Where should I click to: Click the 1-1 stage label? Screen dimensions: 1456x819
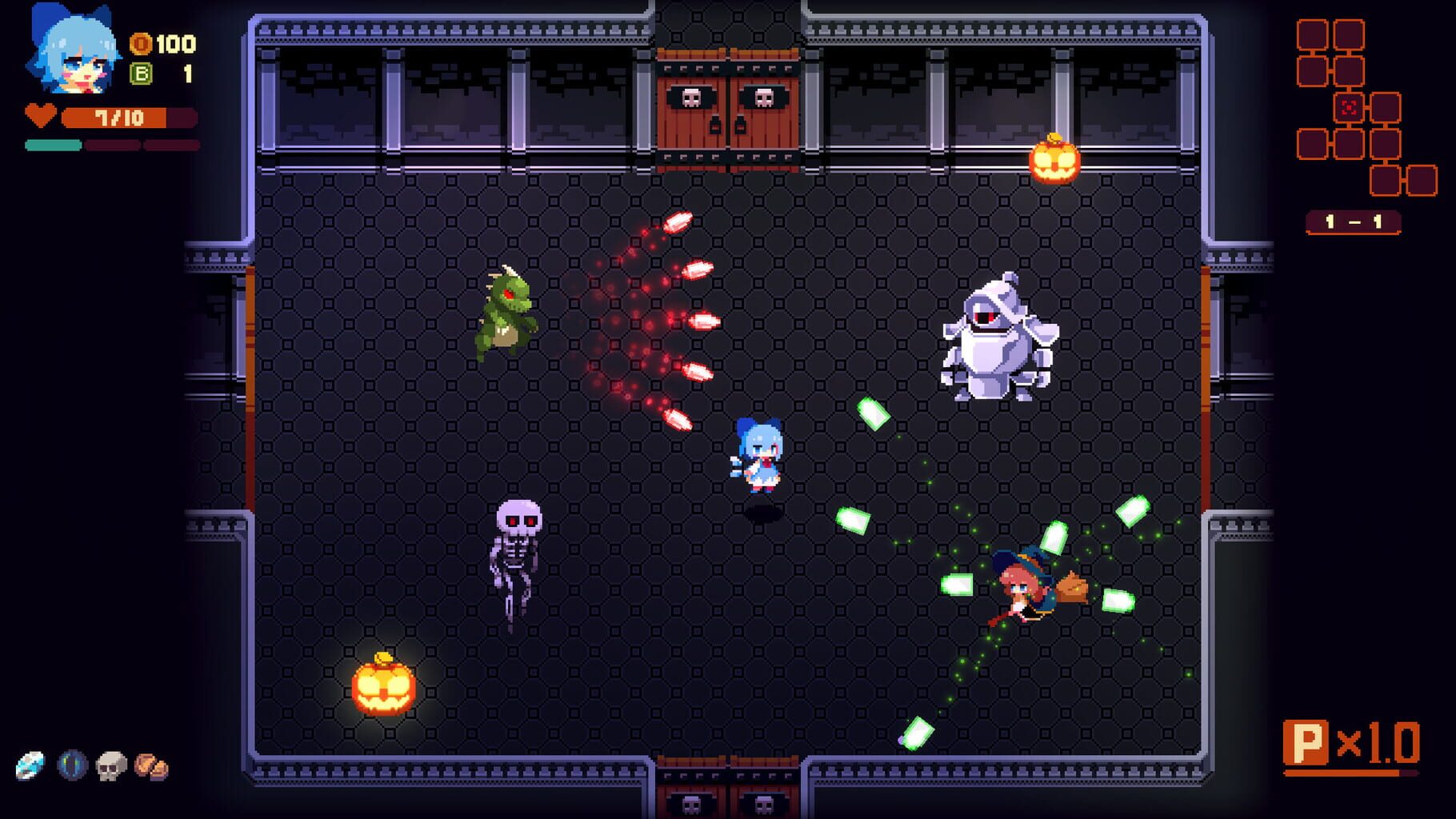point(1354,219)
